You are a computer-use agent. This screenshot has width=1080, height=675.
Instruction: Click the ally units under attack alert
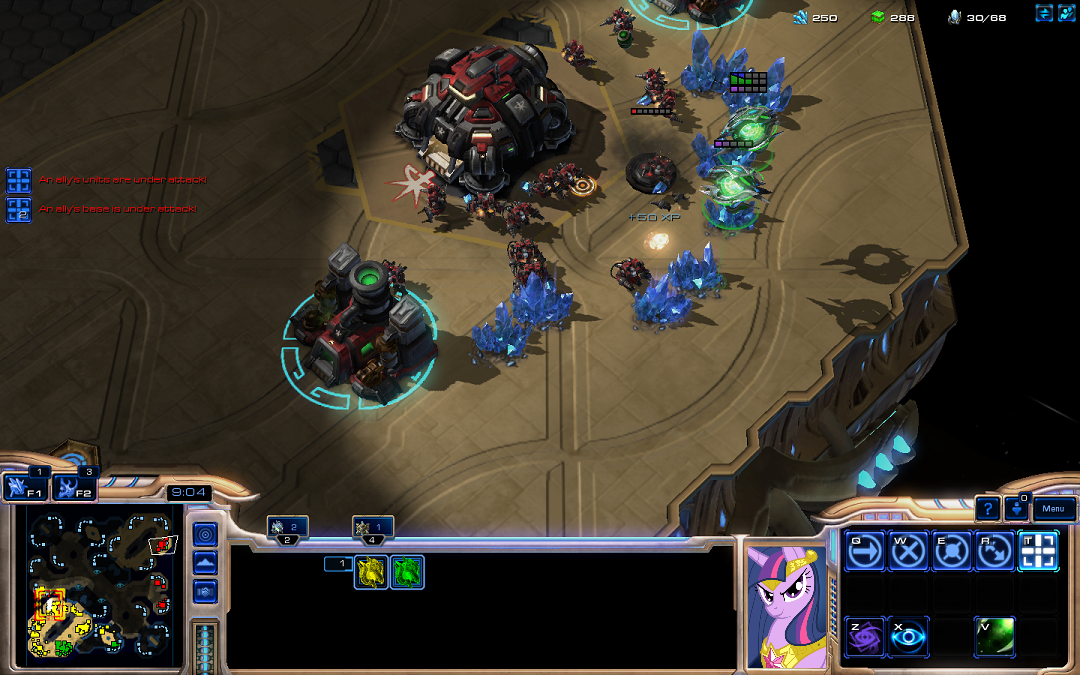tap(19, 180)
